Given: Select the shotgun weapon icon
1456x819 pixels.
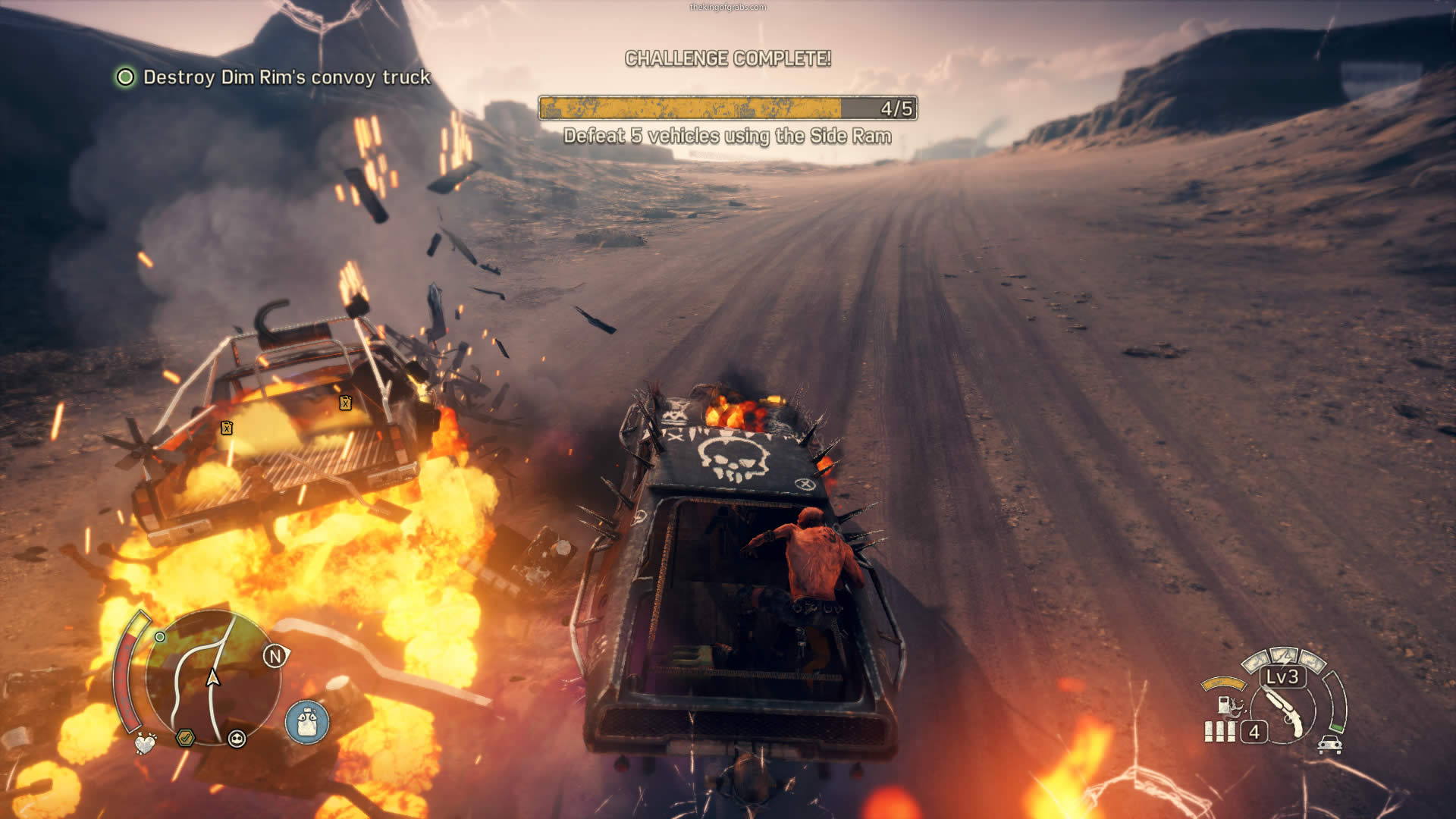Looking at the screenshot, I should tap(1284, 711).
